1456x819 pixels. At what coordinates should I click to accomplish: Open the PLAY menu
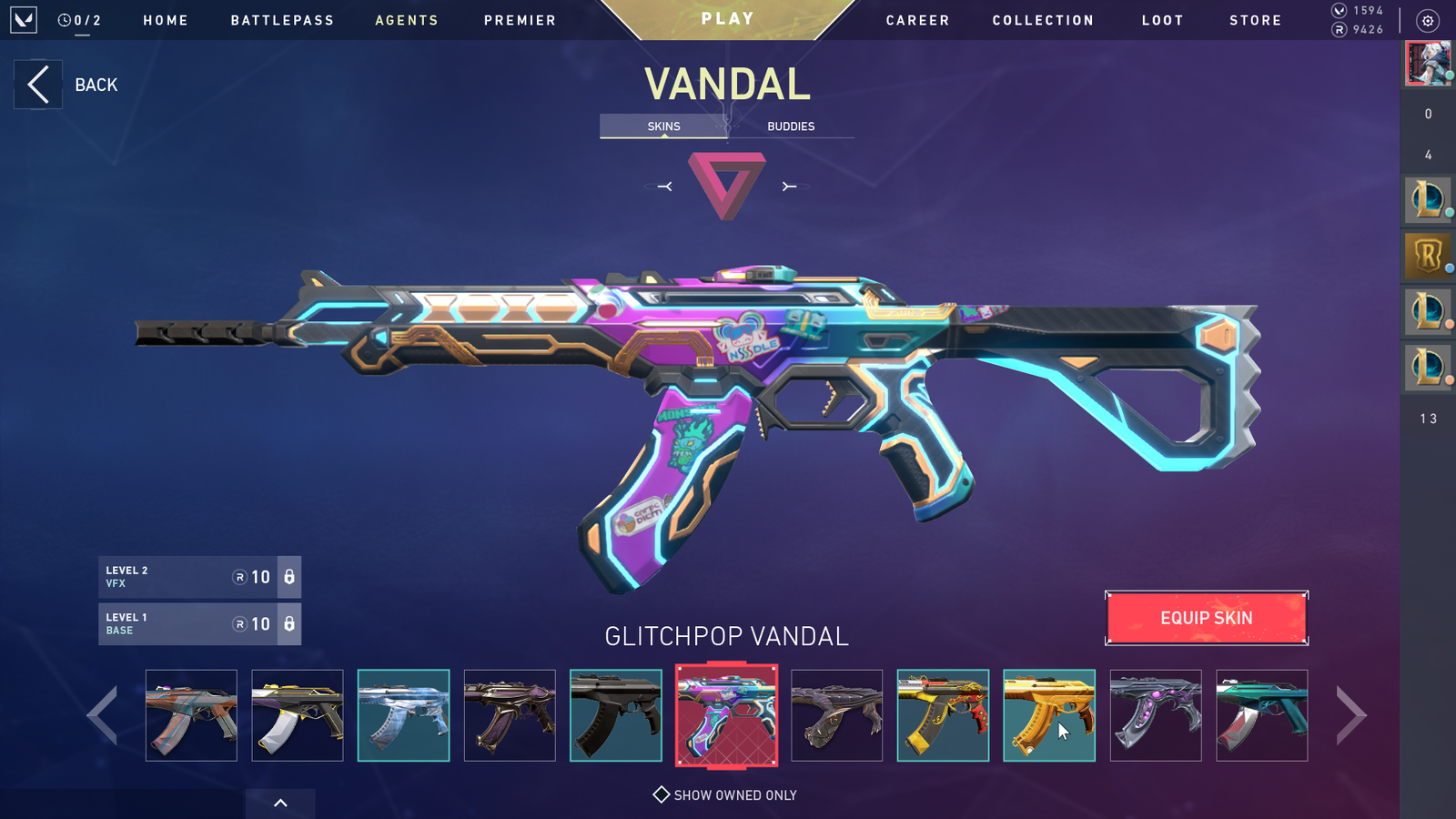[727, 19]
